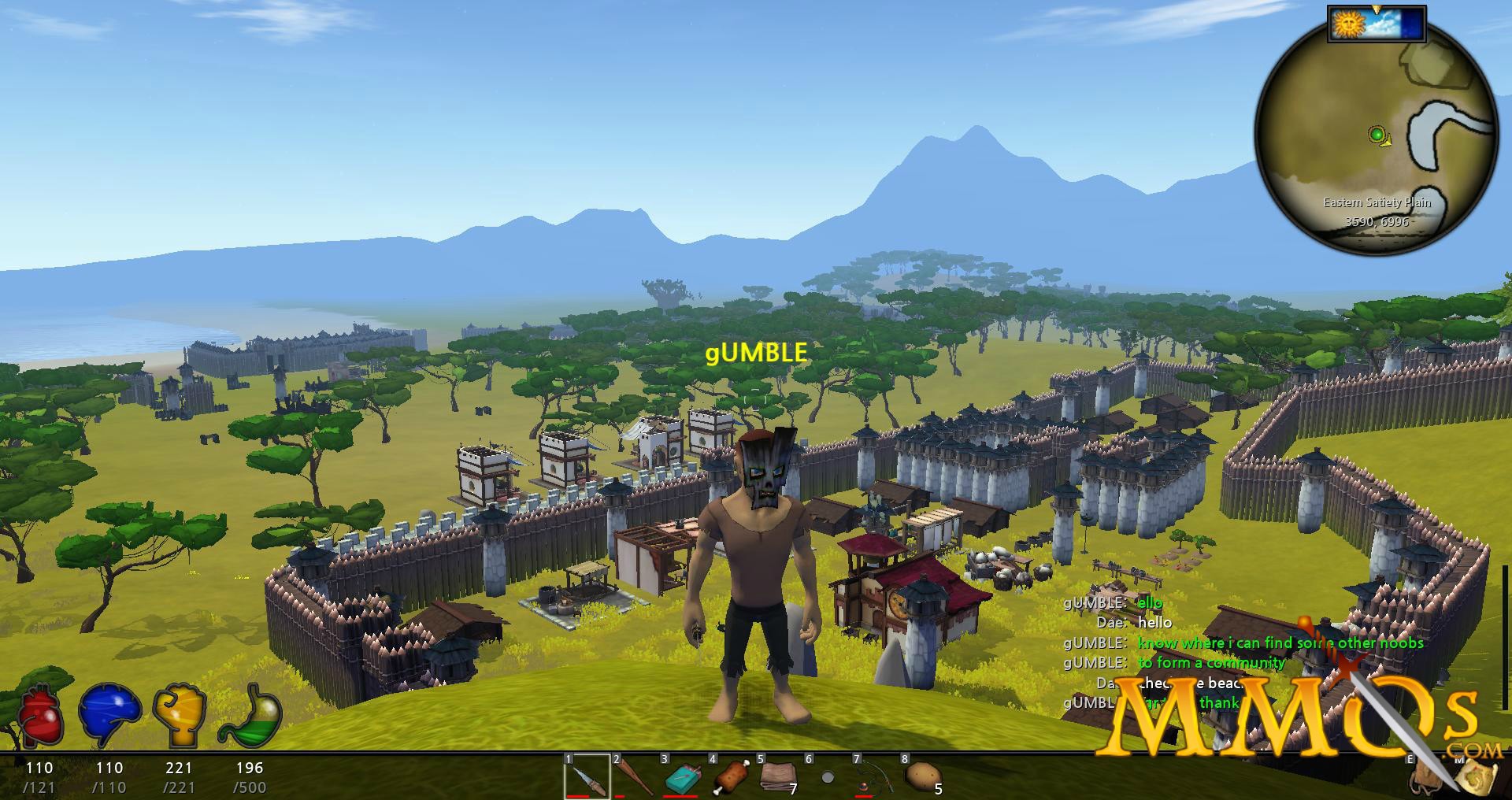Equip the wooden club from the hotbar

tap(636, 777)
